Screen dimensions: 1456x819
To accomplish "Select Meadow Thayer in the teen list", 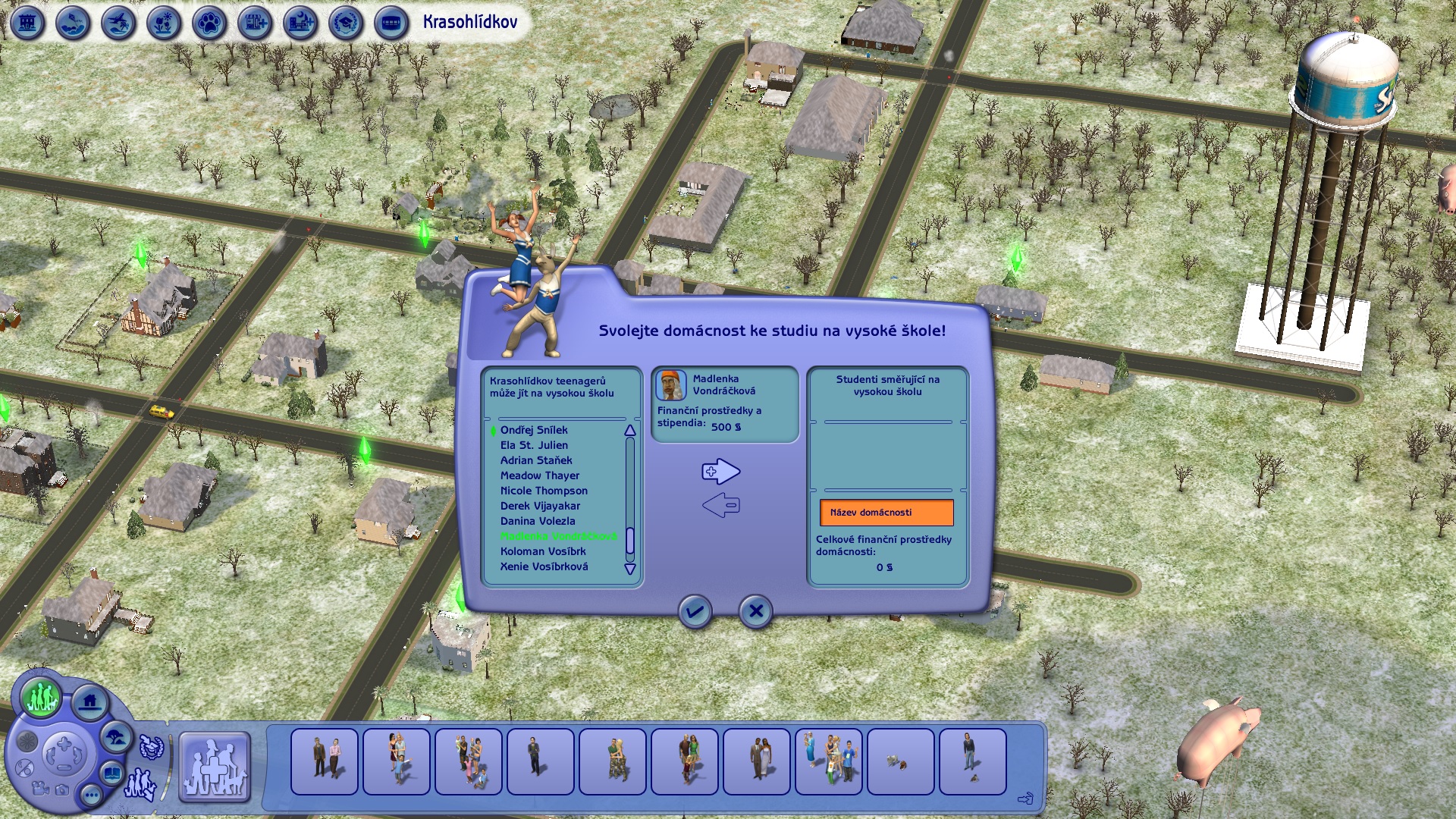I will (x=539, y=475).
